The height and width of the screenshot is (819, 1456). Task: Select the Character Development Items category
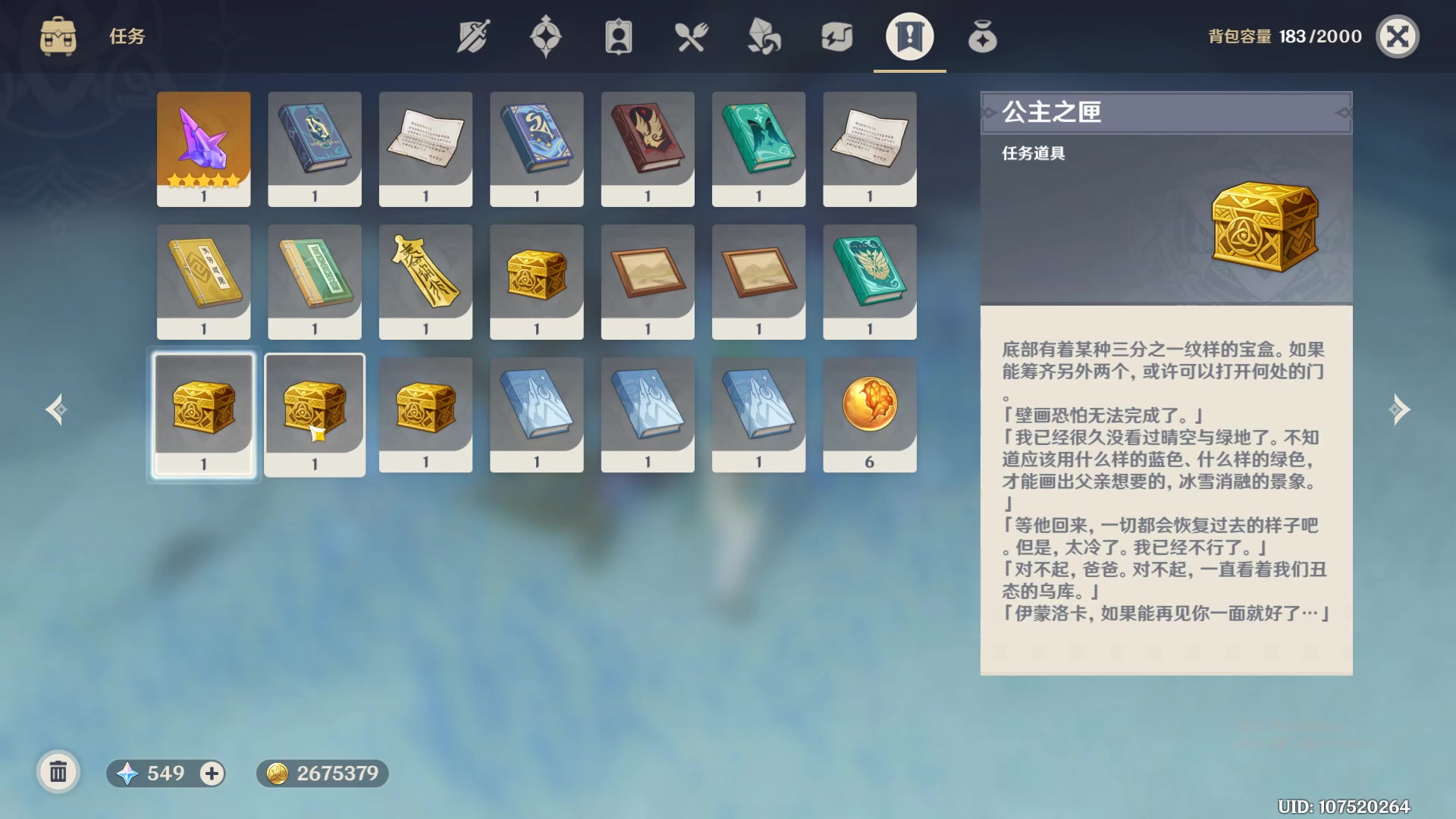(x=618, y=36)
